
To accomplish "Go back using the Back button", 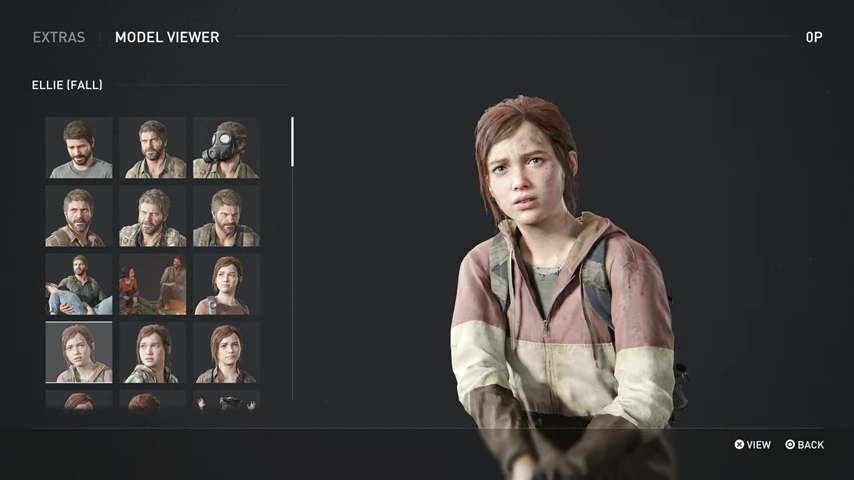I will (x=805, y=445).
